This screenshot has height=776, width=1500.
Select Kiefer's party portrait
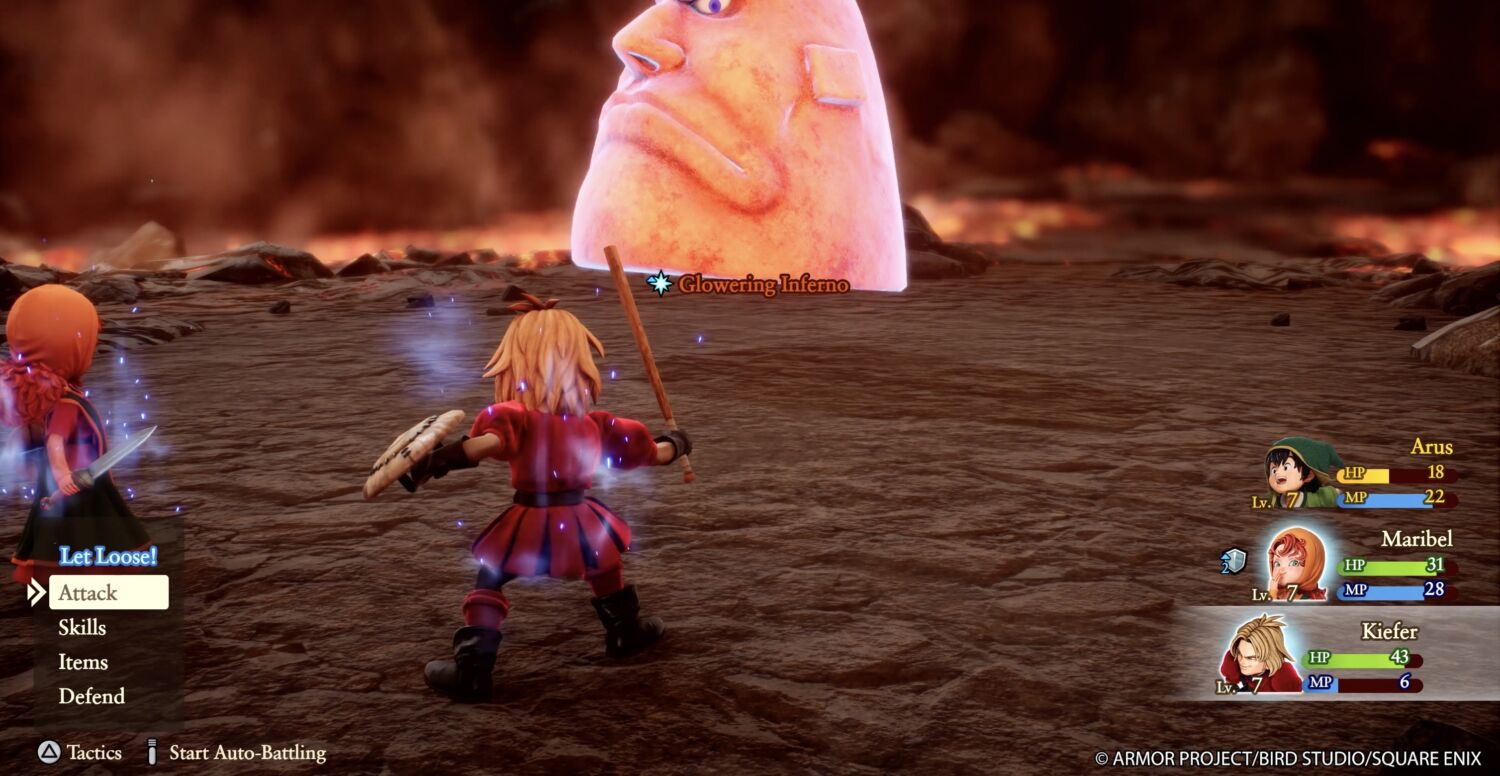pos(1259,654)
